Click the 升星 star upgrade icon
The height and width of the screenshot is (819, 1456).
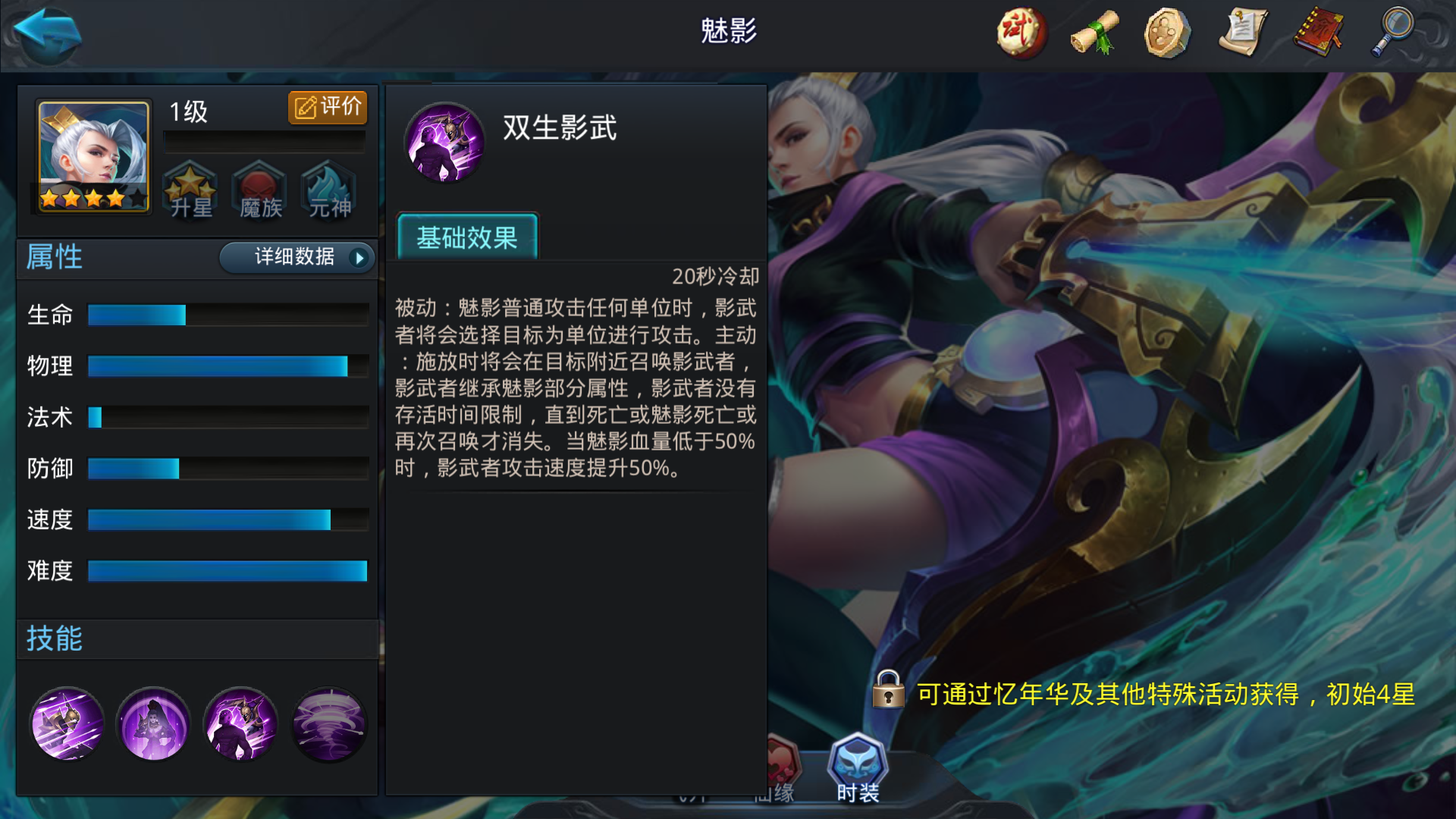click(191, 191)
